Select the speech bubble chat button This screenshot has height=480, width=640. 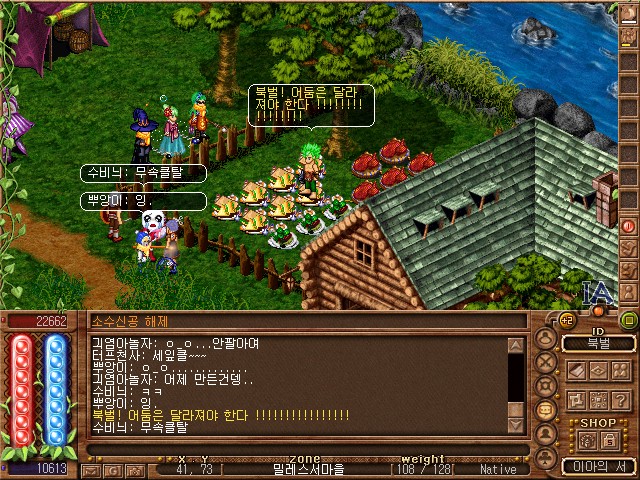[x=546, y=410]
